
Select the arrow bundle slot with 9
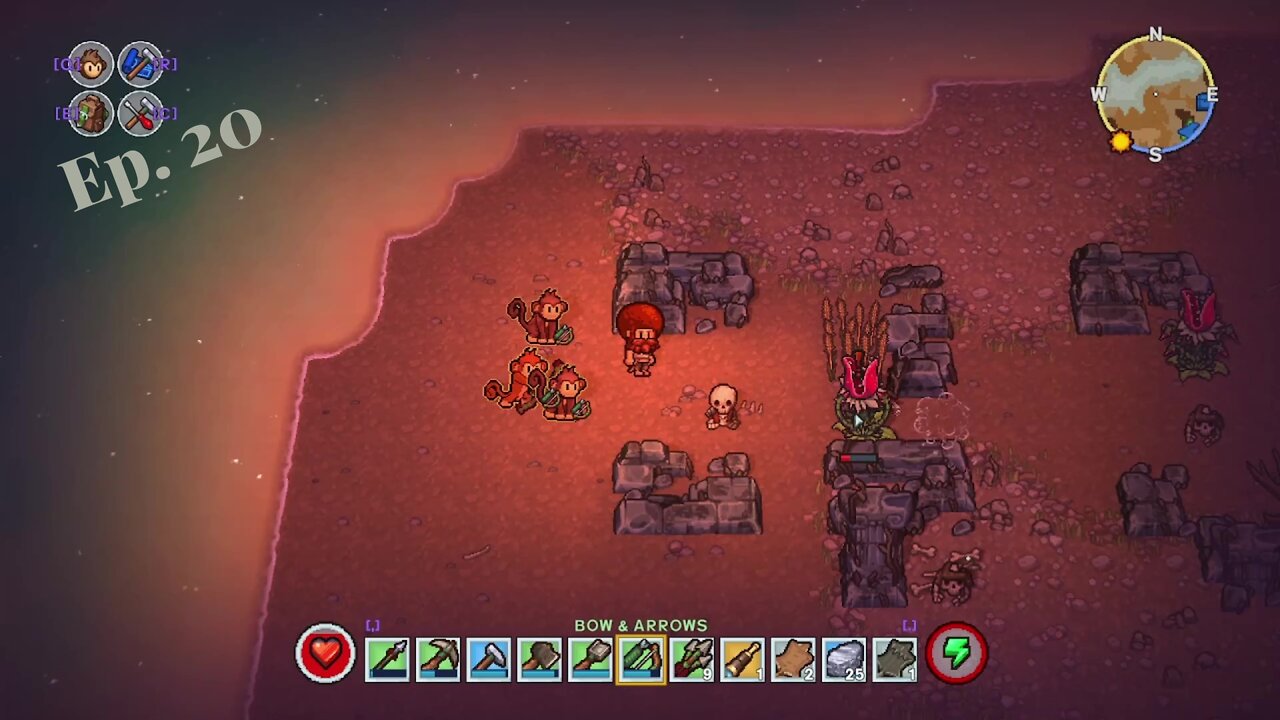(x=692, y=659)
